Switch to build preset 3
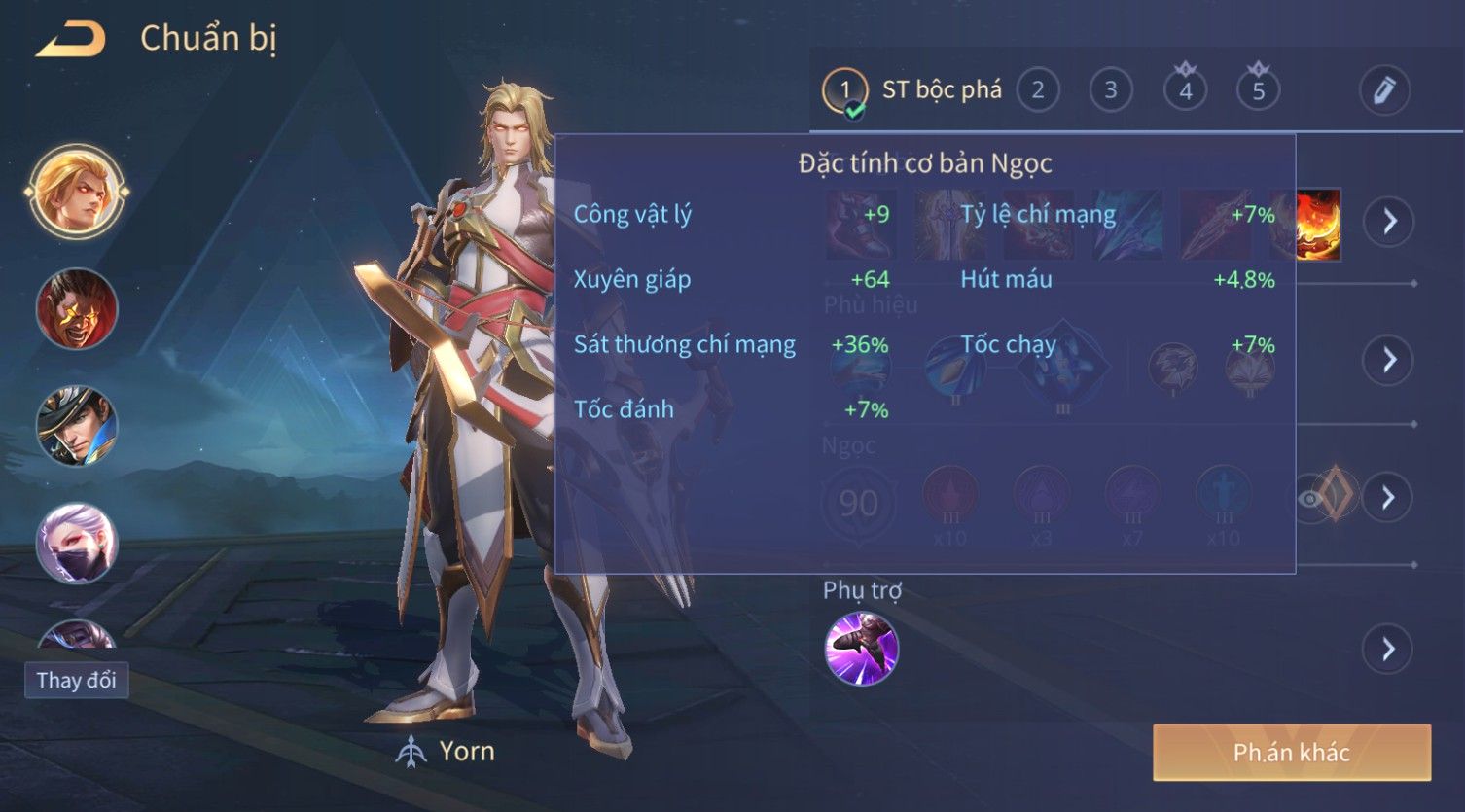Screen dimensions: 1465x812 1110,91
